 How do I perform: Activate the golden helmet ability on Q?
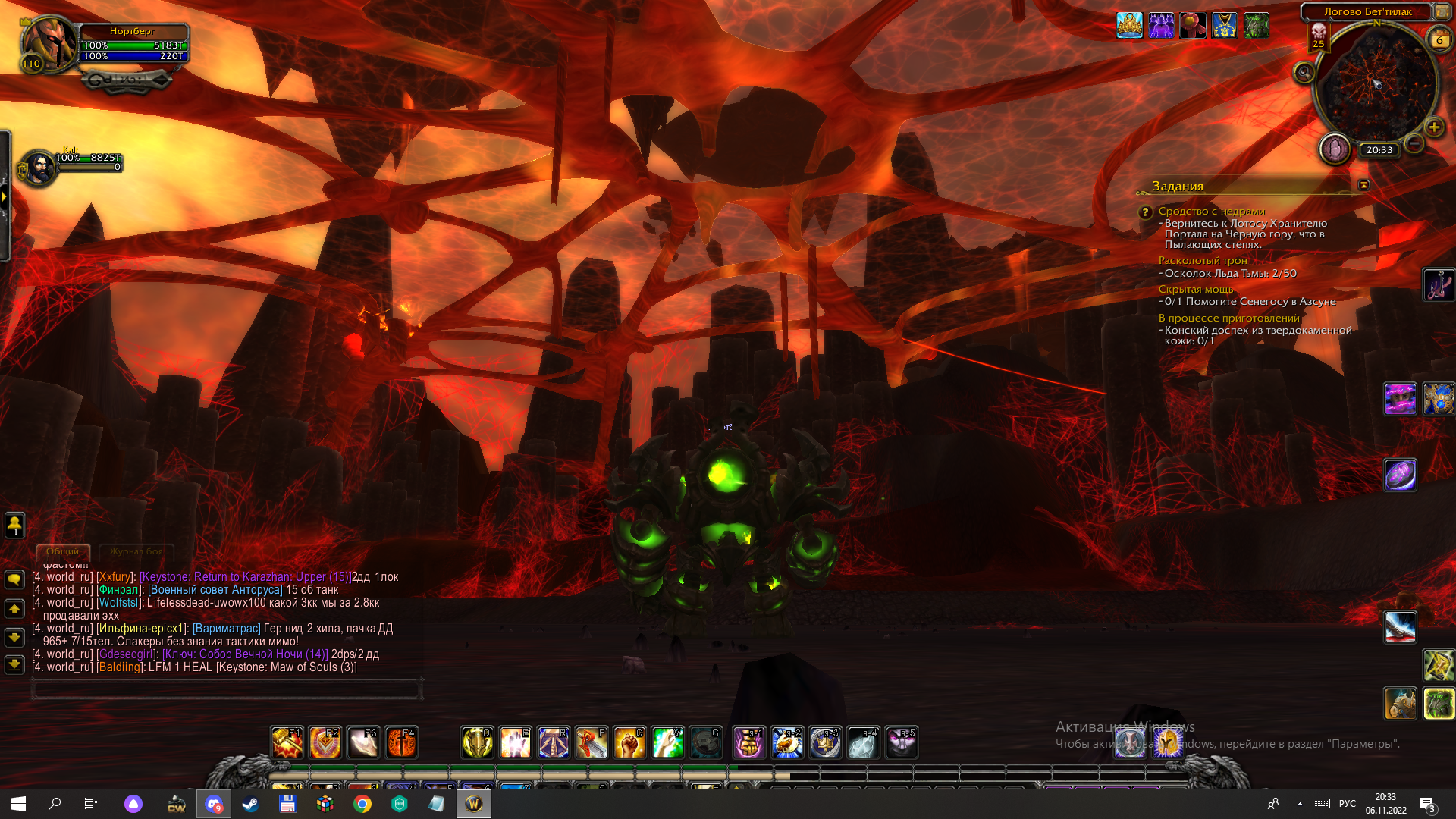(x=477, y=743)
